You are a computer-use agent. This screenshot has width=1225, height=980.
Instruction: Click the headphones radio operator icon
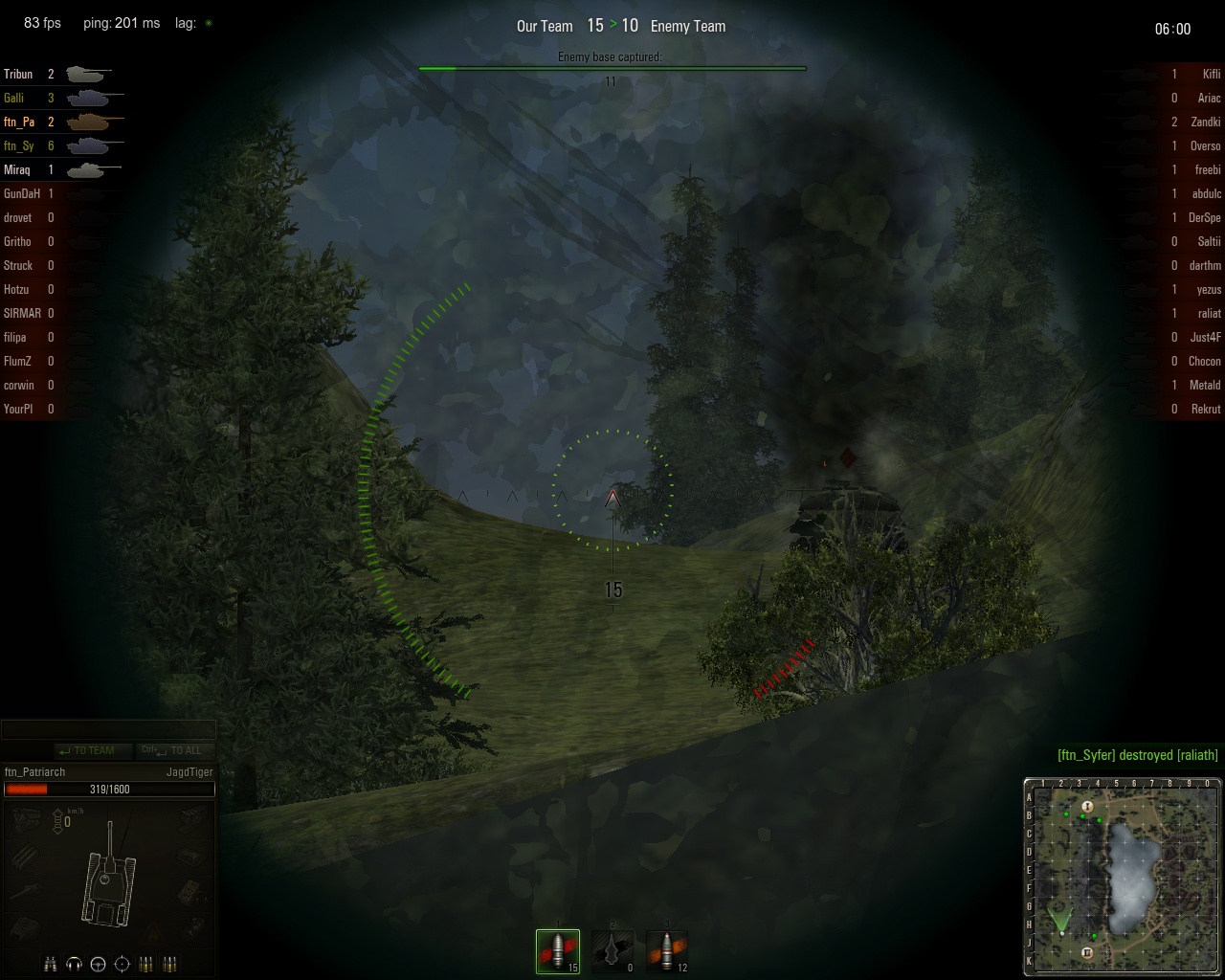click(x=75, y=964)
